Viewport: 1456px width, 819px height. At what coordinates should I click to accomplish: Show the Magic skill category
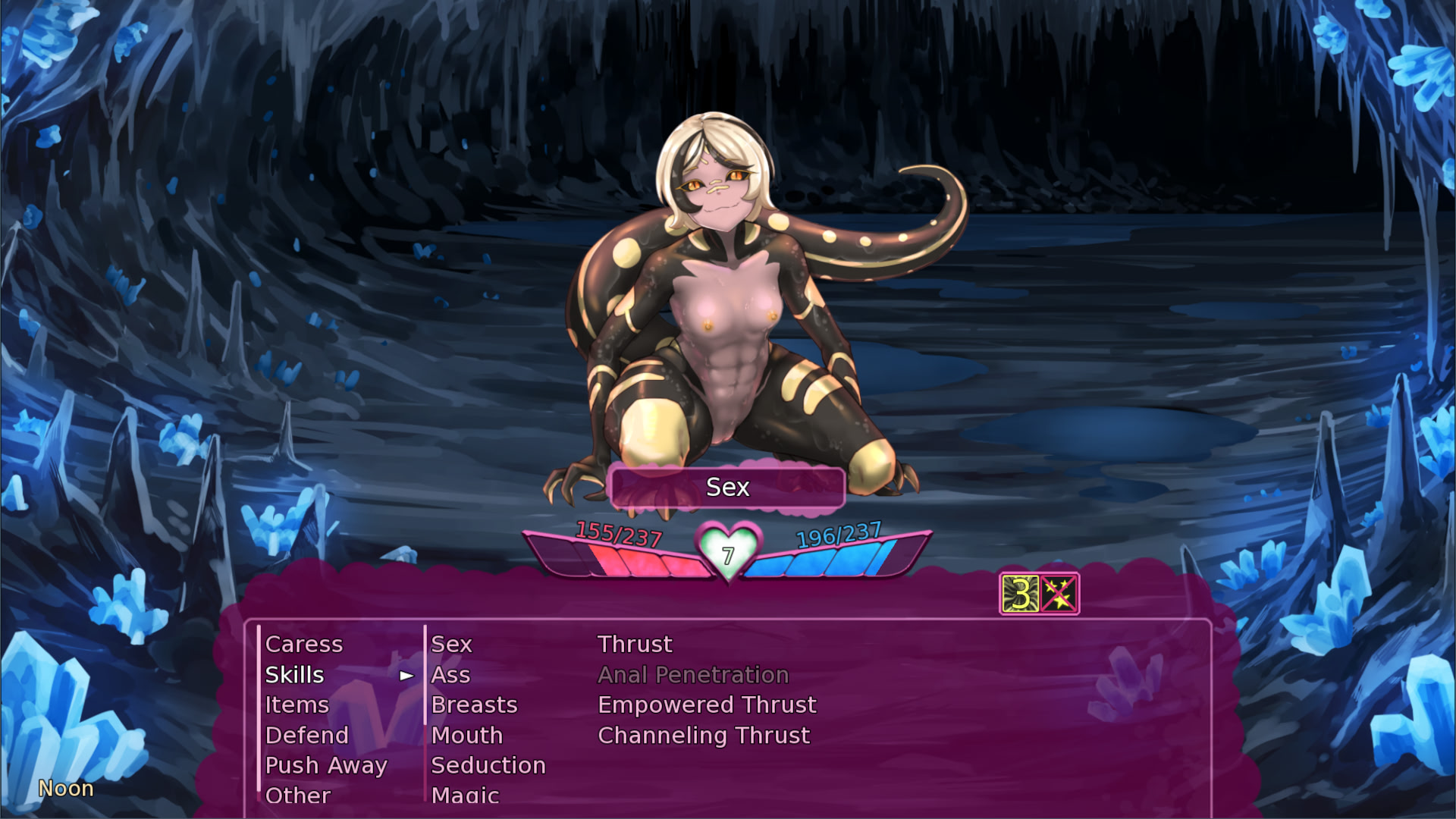[465, 795]
